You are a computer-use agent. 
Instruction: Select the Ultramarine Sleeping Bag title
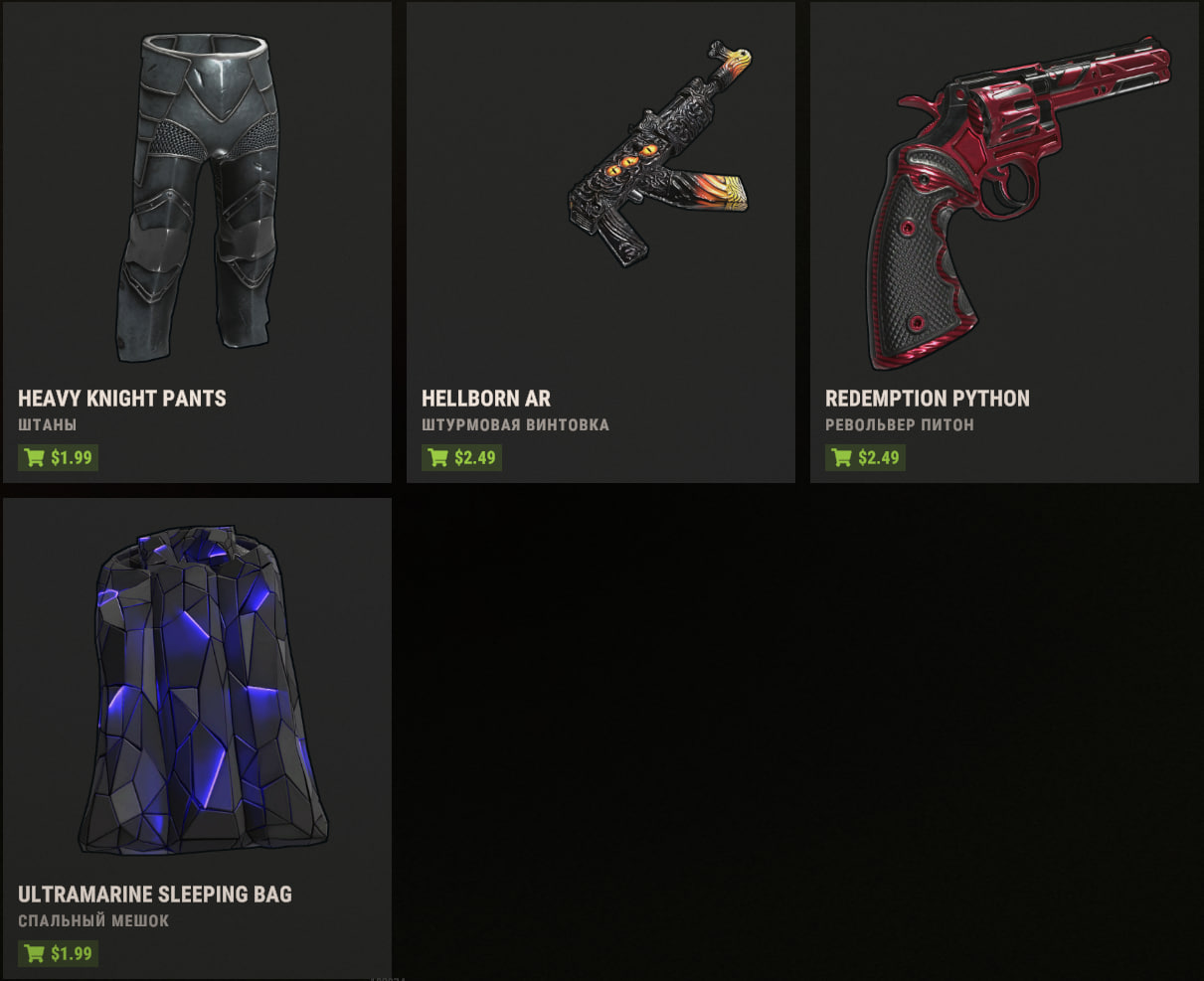155,895
